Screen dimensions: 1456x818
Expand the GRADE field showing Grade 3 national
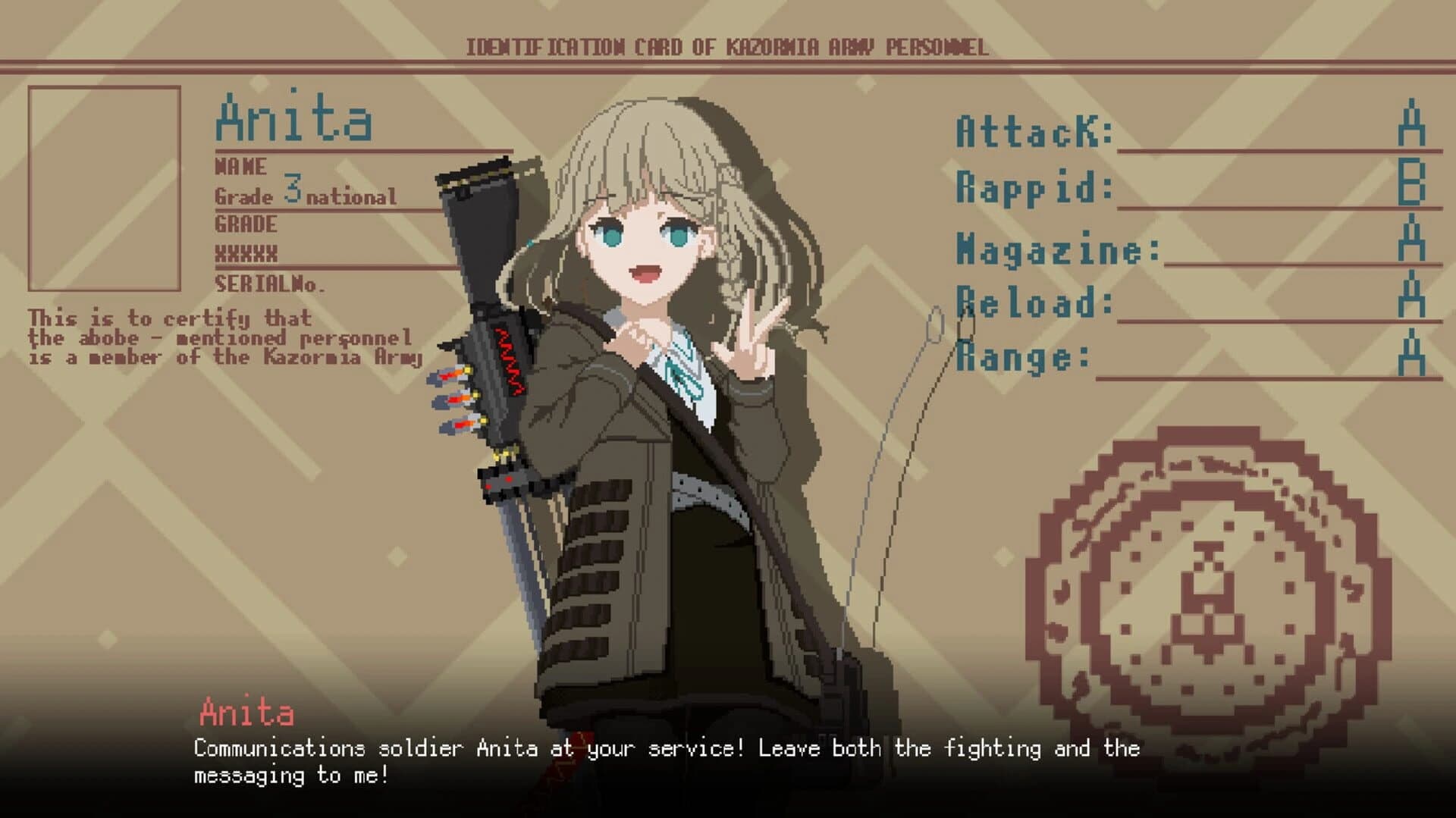(x=303, y=196)
